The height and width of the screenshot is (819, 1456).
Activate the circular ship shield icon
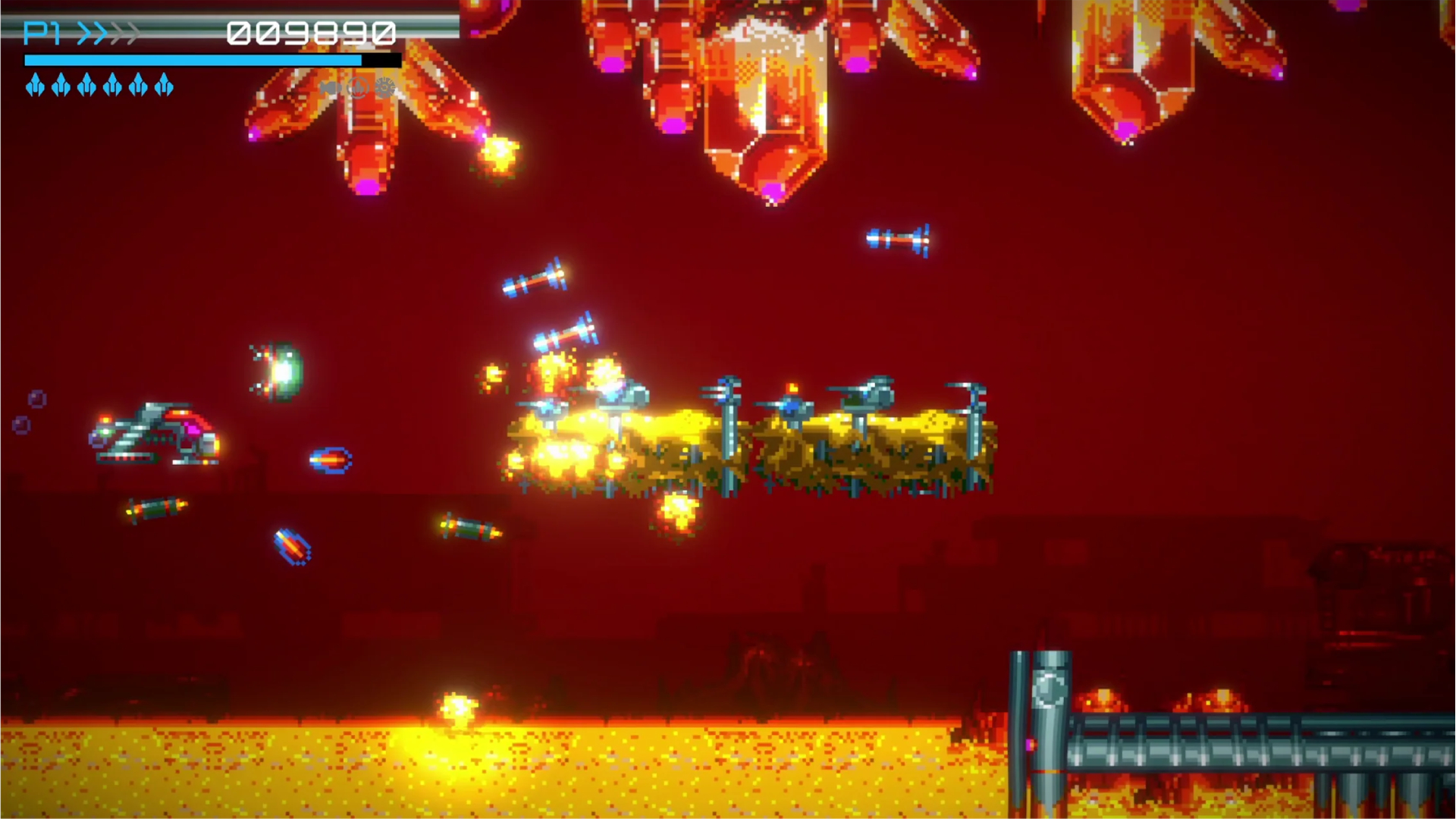click(357, 88)
